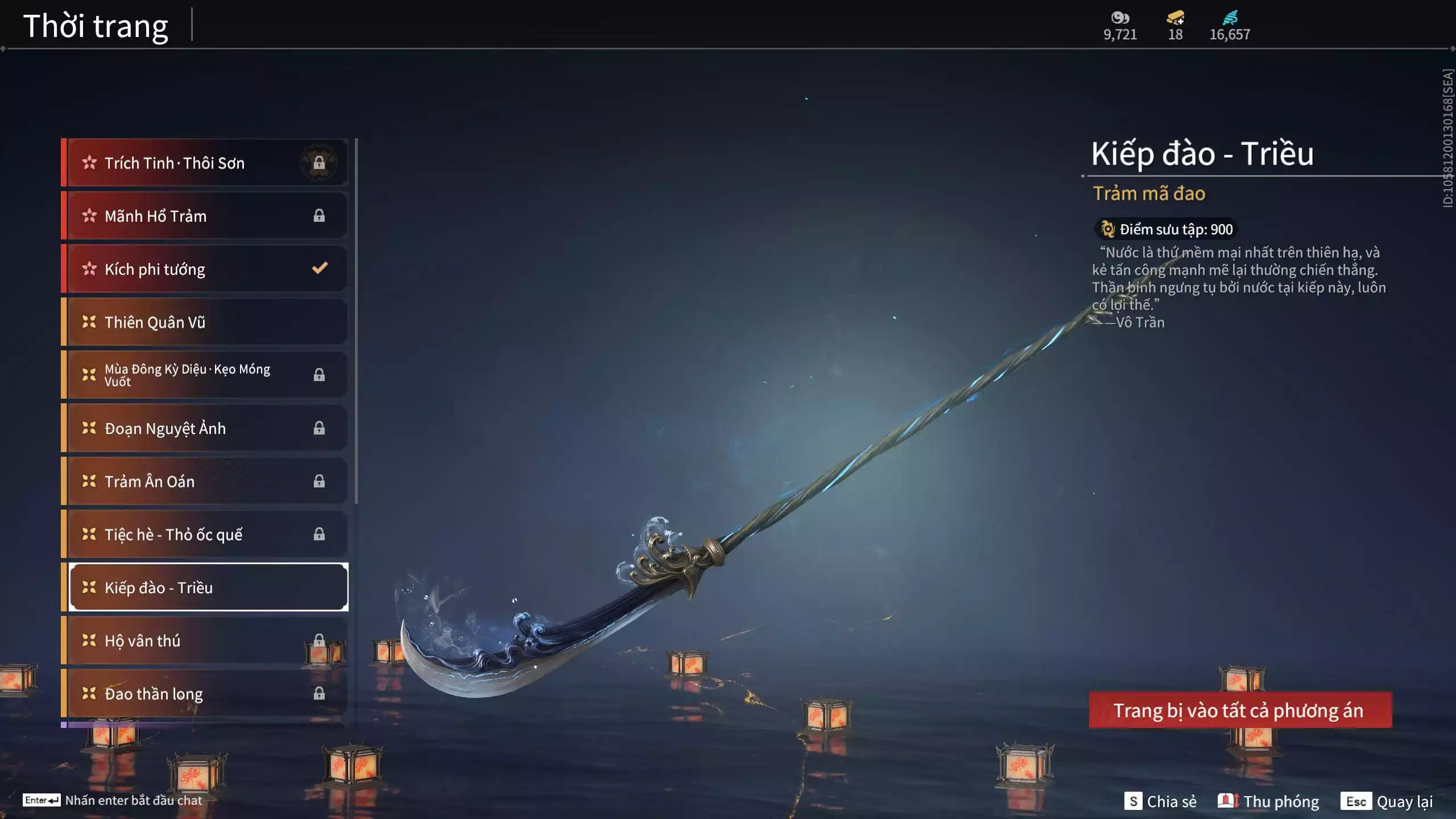Select the equipped Kích phi tướng skin
The width and height of the screenshot is (1456, 819).
pos(205,269)
